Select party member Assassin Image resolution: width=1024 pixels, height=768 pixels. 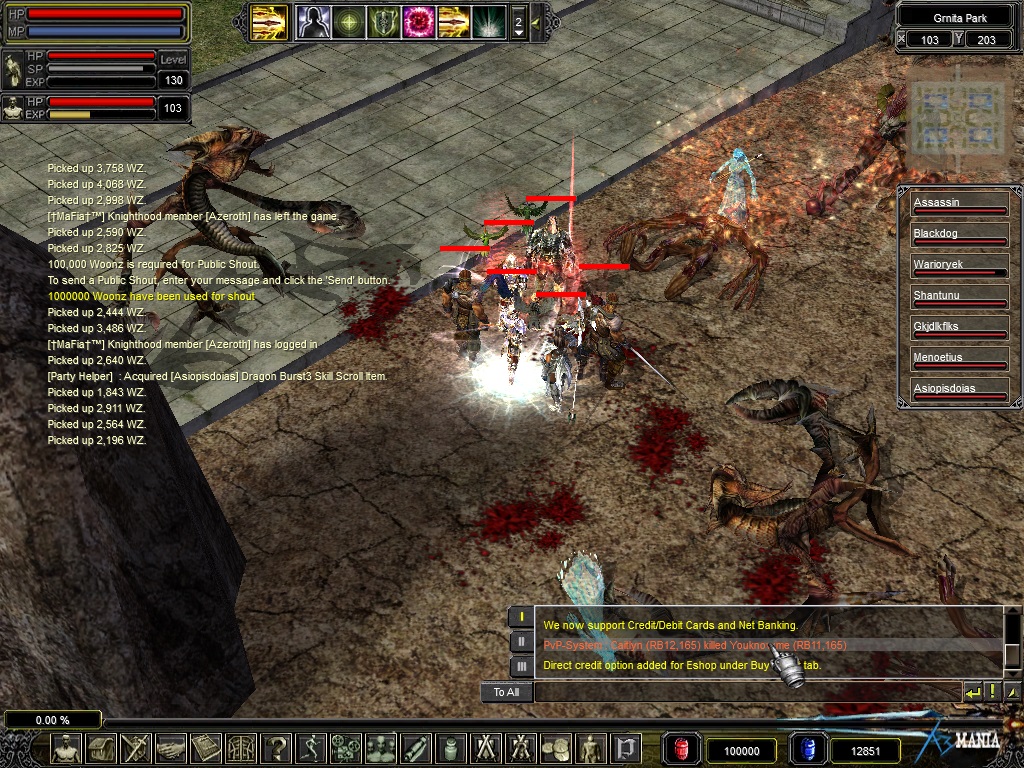point(958,203)
